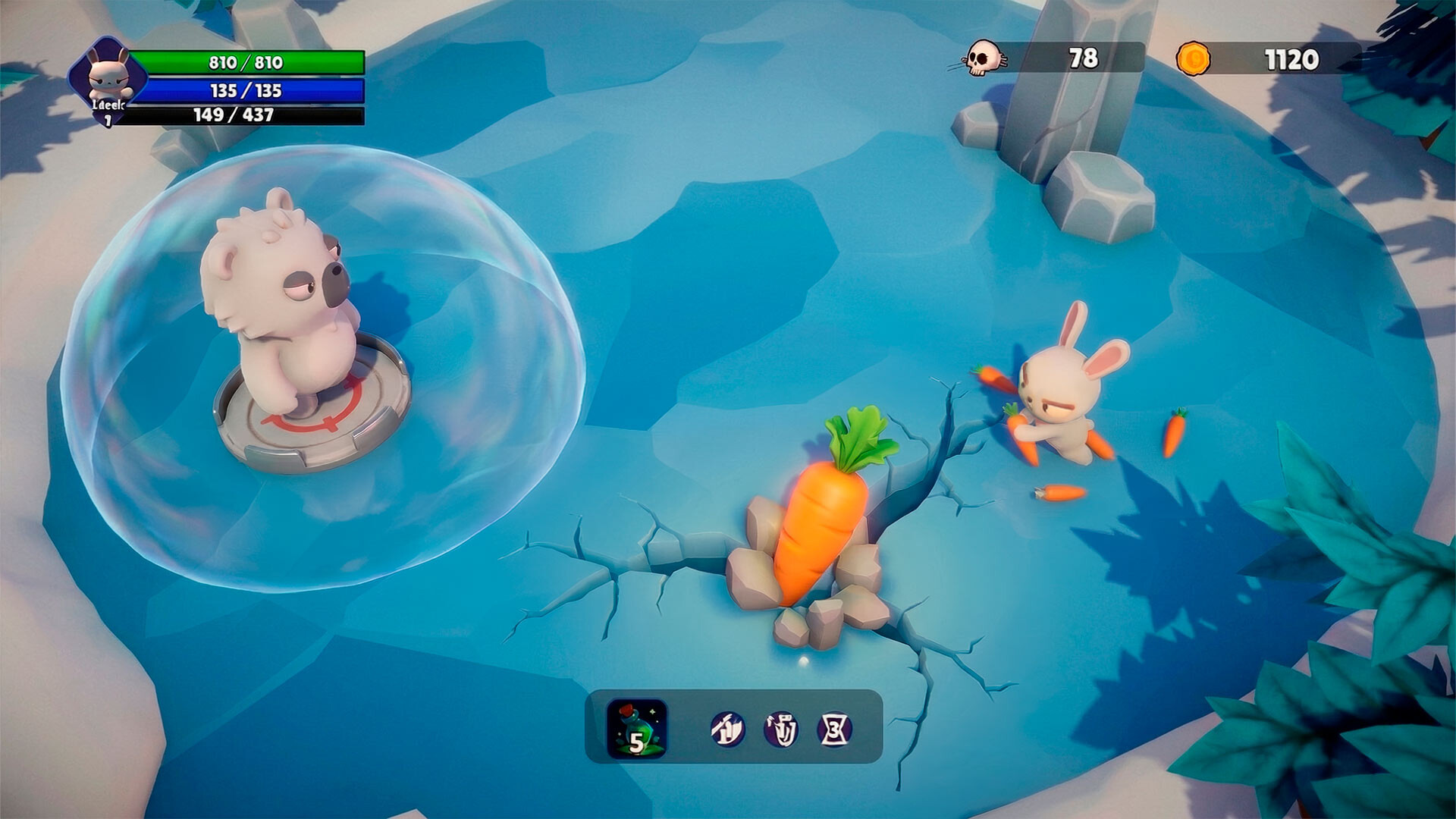Click the skull kill counter icon
The width and height of the screenshot is (1456, 819).
click(983, 58)
